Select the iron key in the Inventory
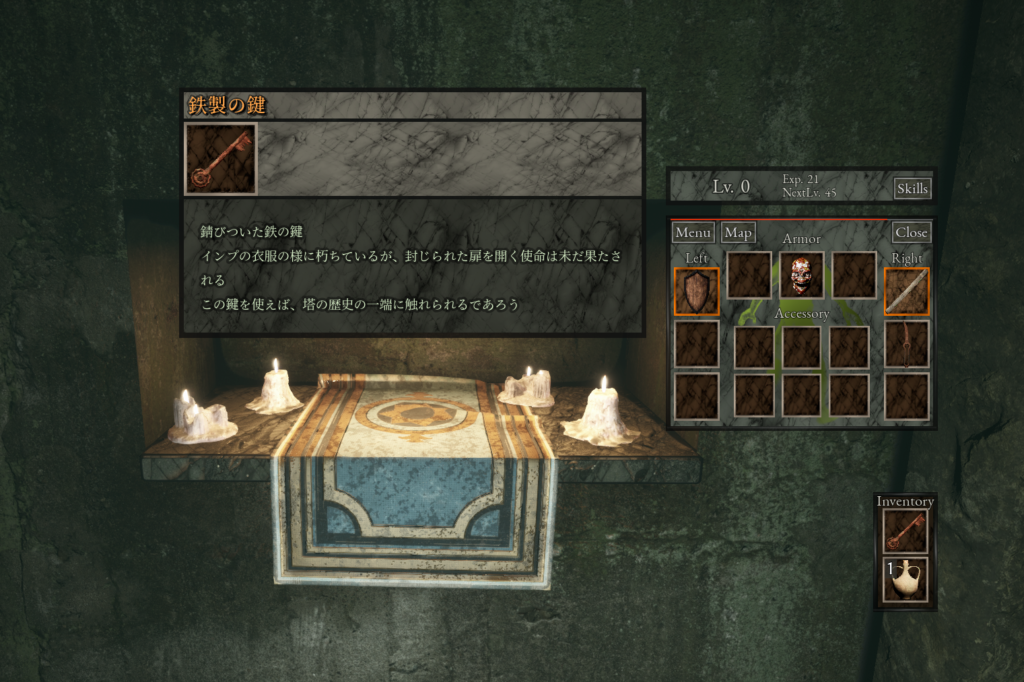The height and width of the screenshot is (682, 1024). [x=905, y=532]
